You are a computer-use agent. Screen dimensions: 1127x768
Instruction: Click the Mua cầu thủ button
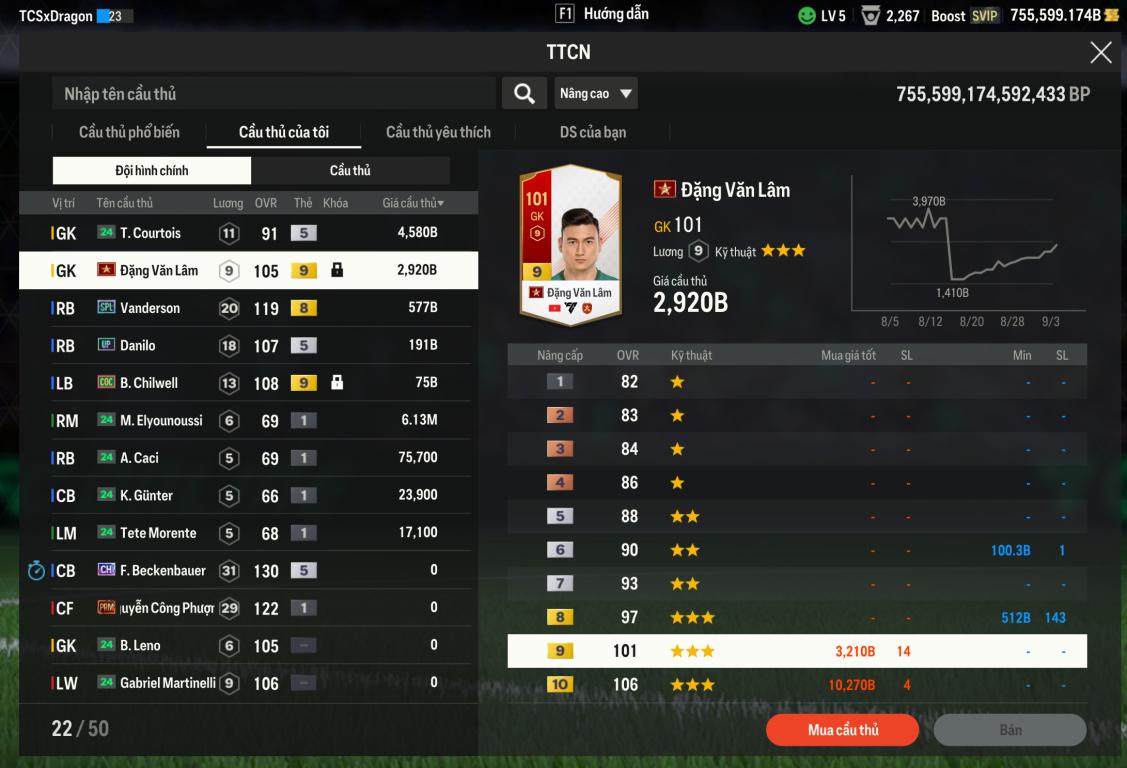[x=842, y=730]
